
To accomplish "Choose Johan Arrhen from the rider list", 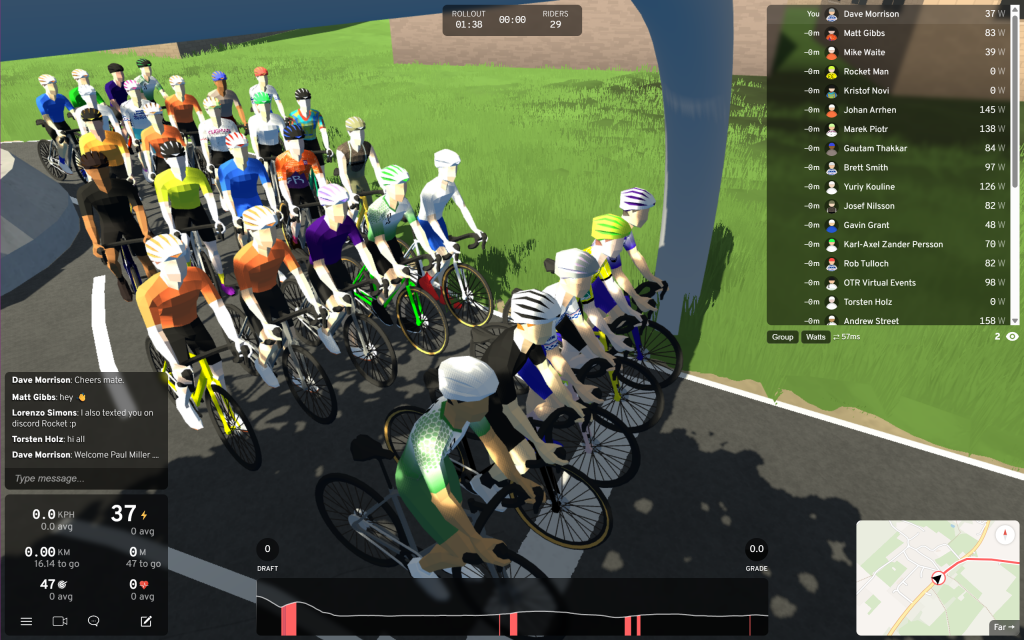I will pyautogui.click(x=890, y=110).
